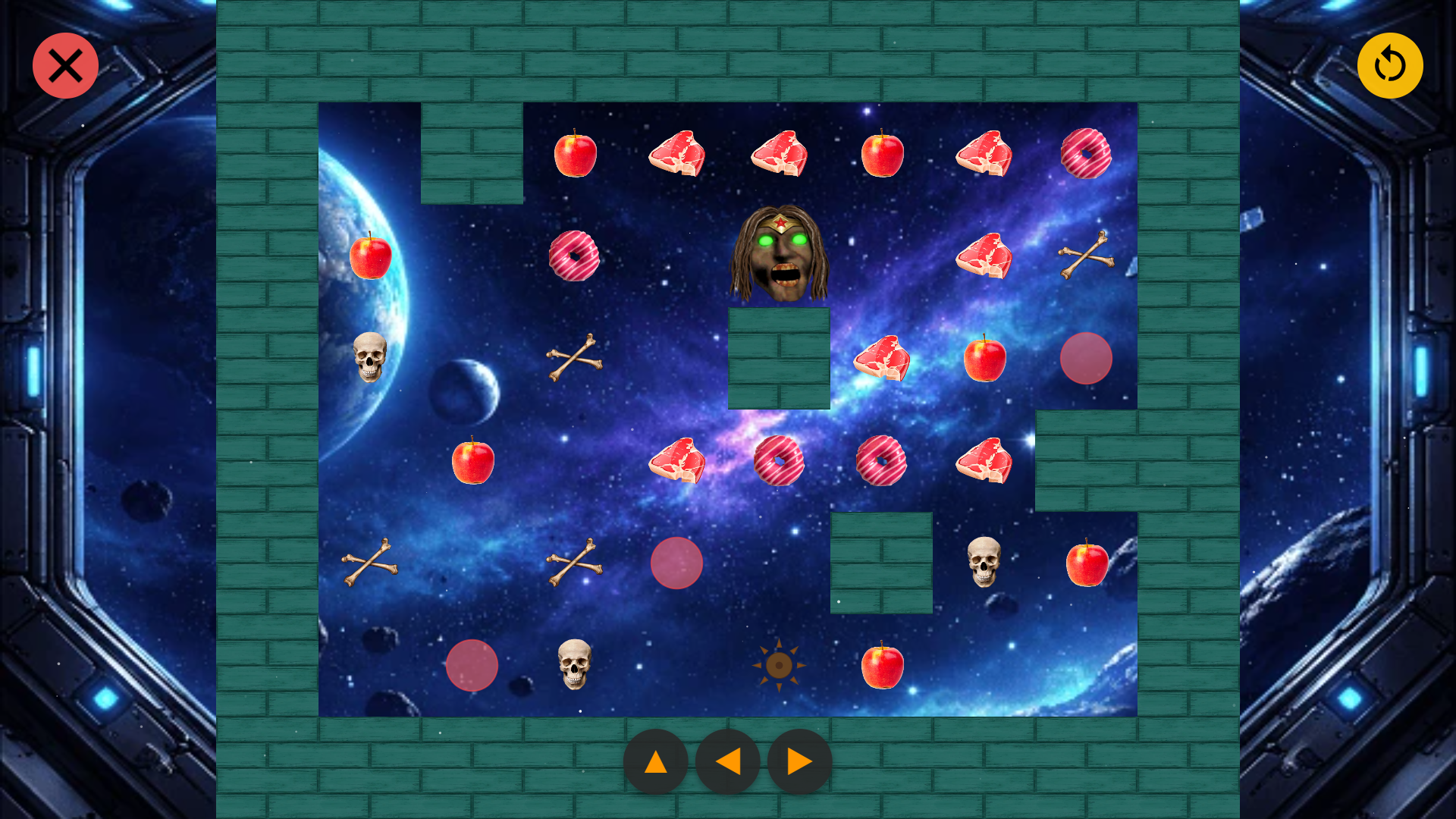Screen dimensions: 1456x819
Task: Select the crossed bones near the bottom-left corner
Action: click(369, 563)
